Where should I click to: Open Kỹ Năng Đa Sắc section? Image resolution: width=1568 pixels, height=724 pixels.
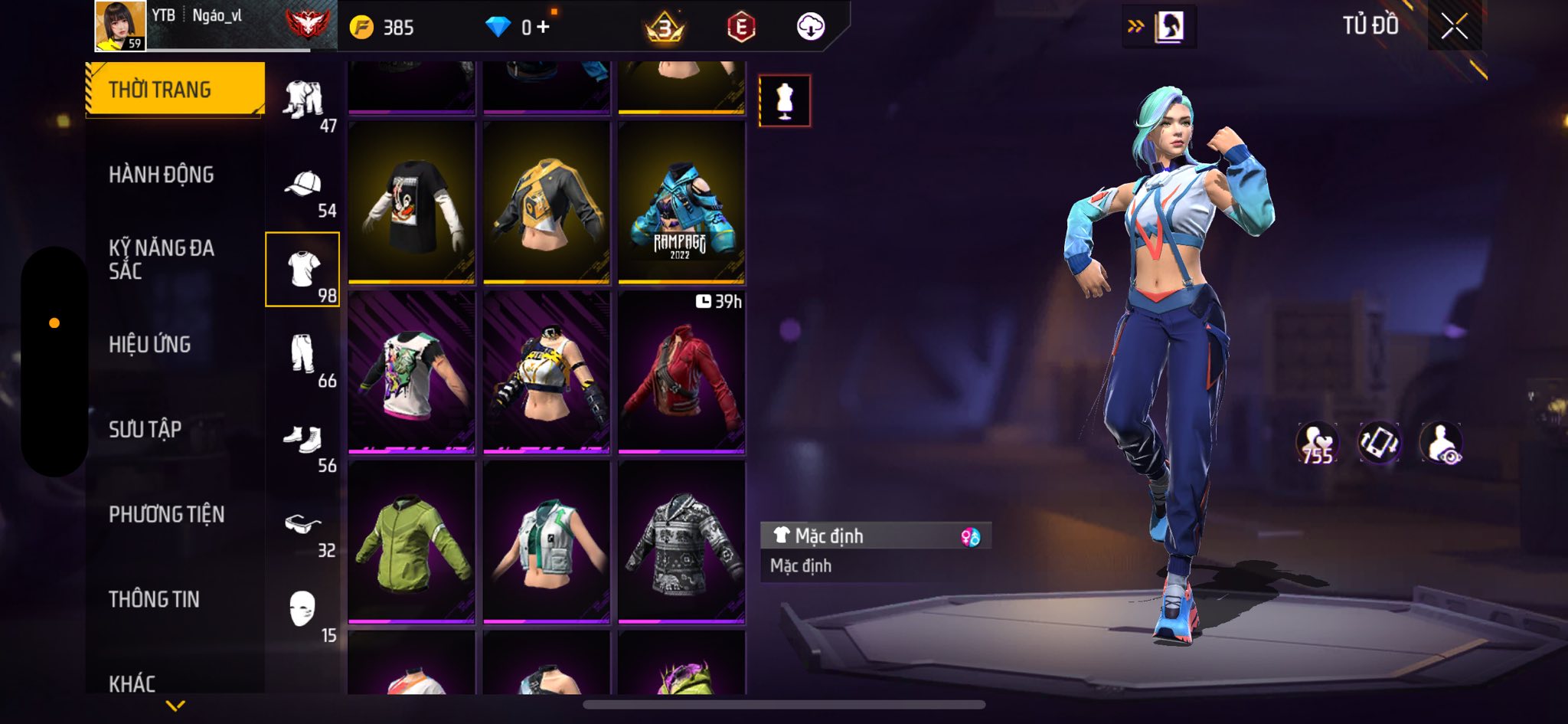tap(162, 259)
